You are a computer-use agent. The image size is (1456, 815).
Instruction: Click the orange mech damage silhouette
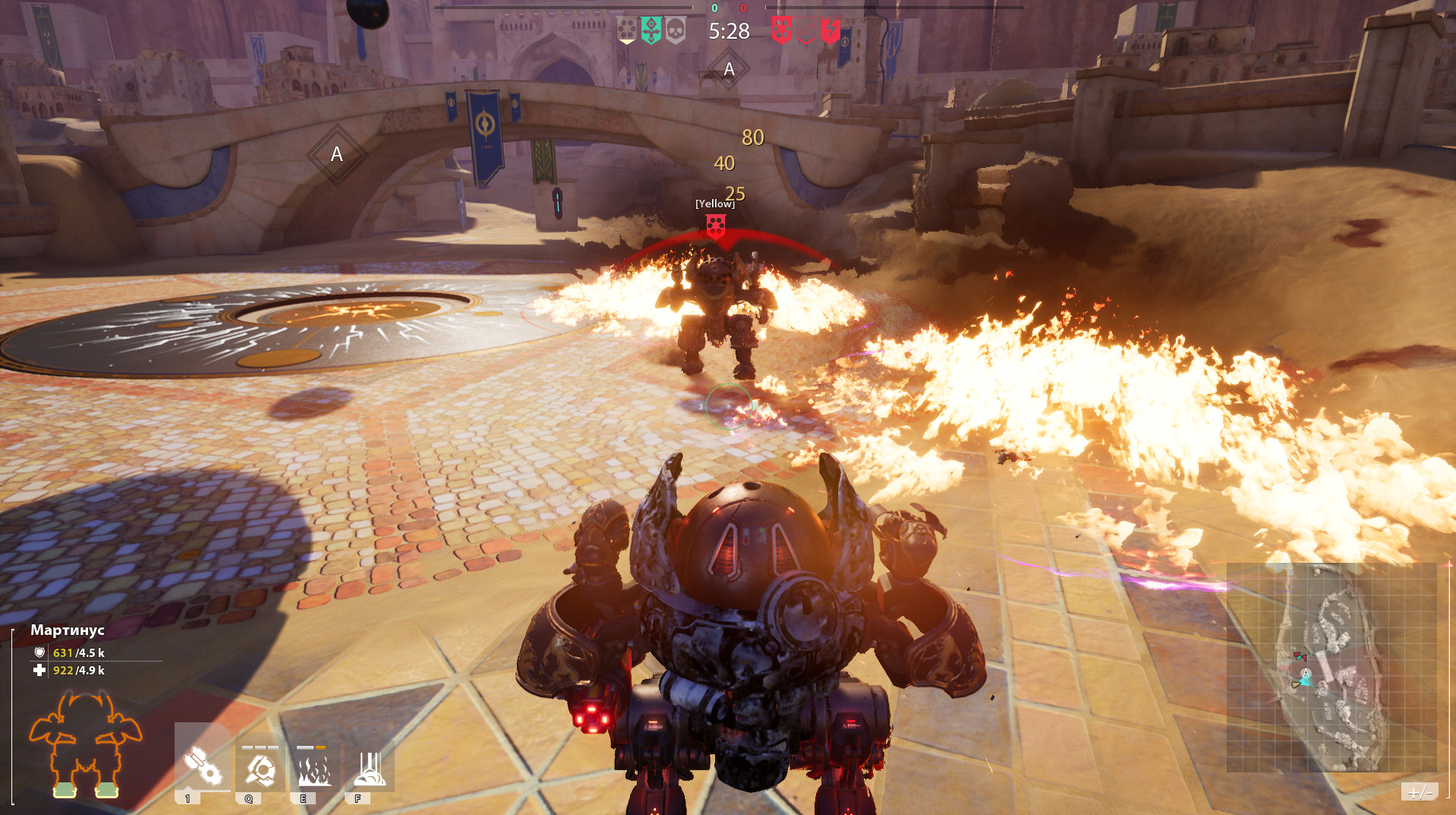(85, 743)
